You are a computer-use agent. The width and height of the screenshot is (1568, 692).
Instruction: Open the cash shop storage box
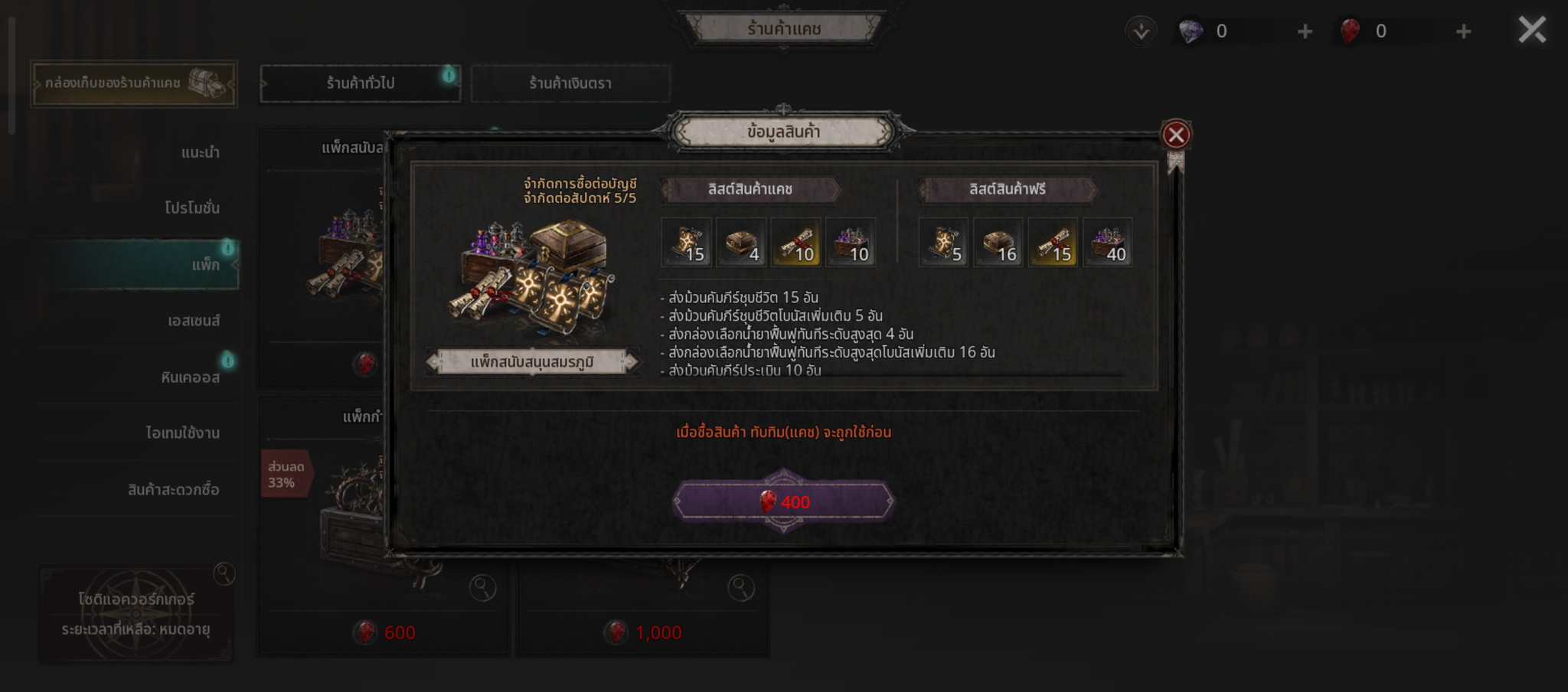(134, 83)
